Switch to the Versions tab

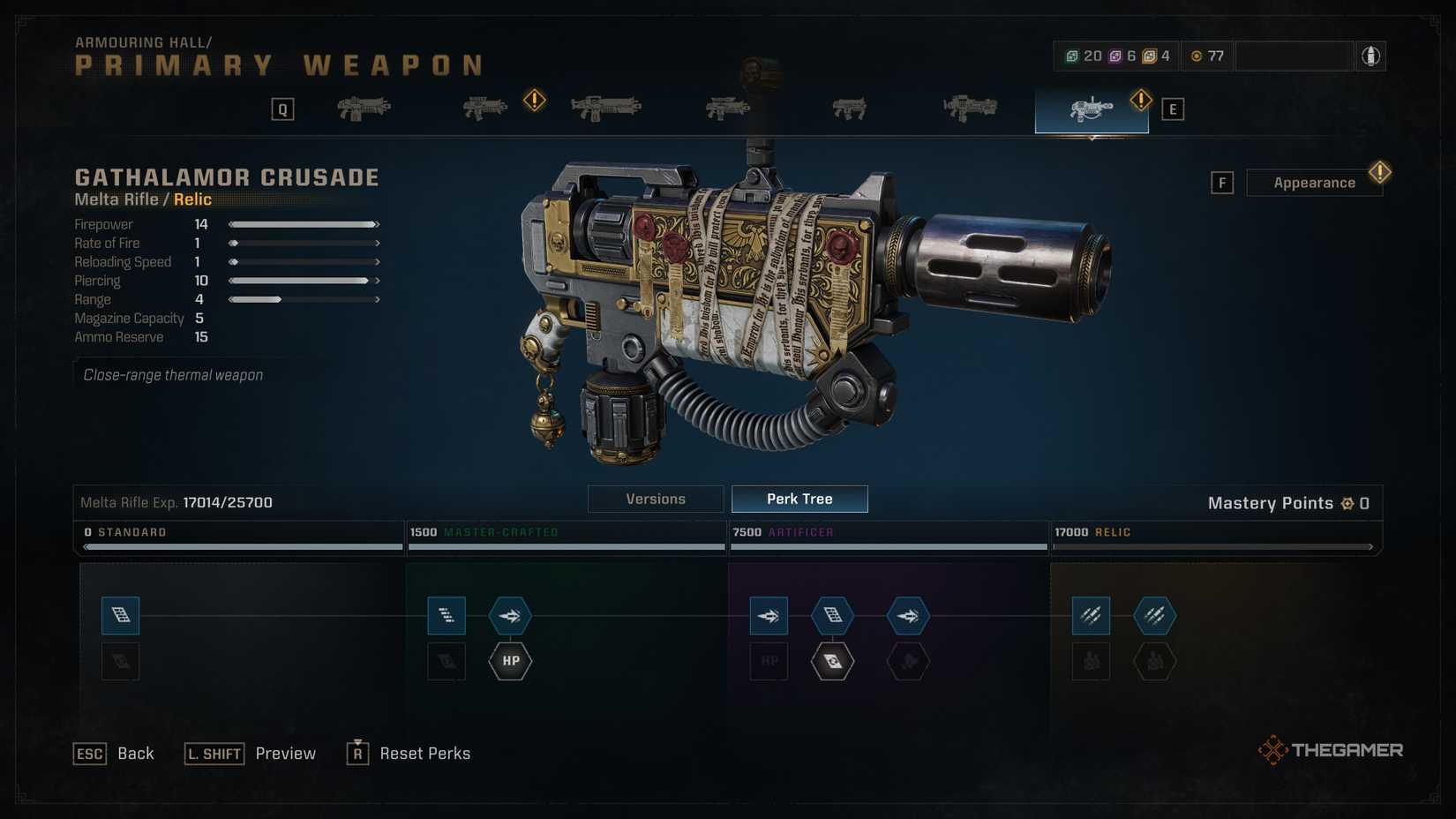655,499
